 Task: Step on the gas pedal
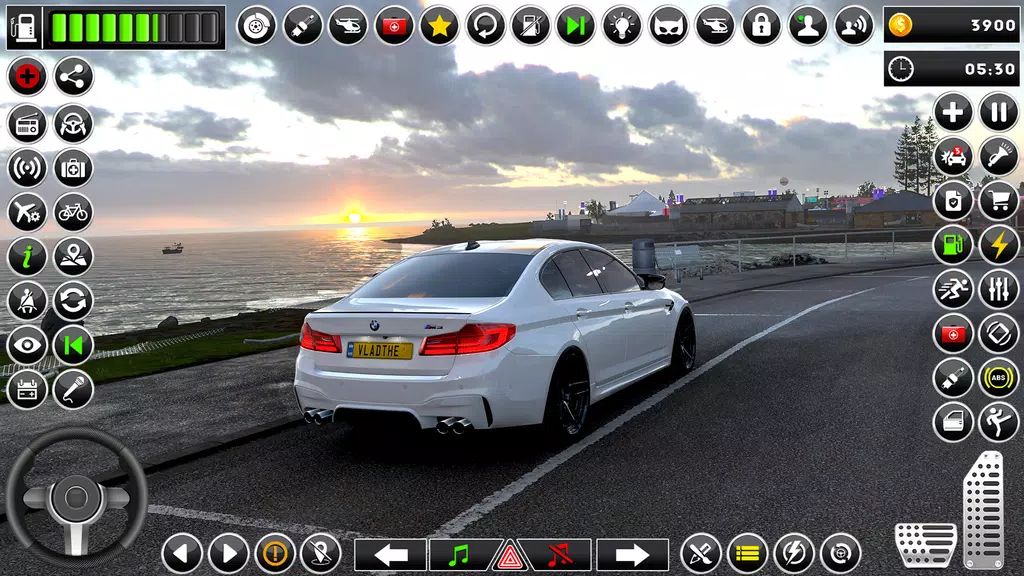[983, 509]
